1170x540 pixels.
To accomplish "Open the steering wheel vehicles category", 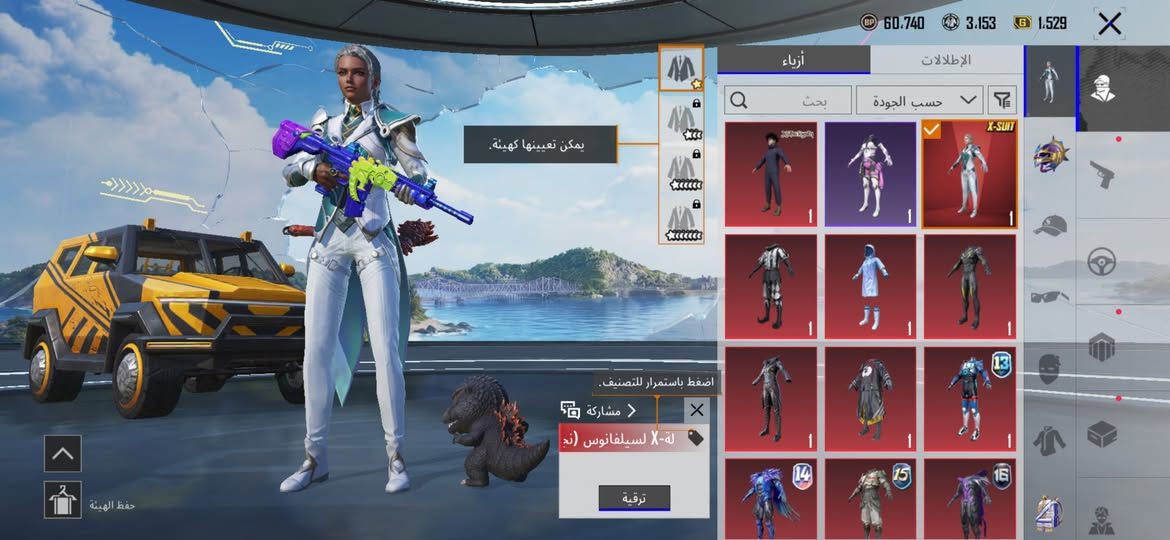I will [1102, 262].
